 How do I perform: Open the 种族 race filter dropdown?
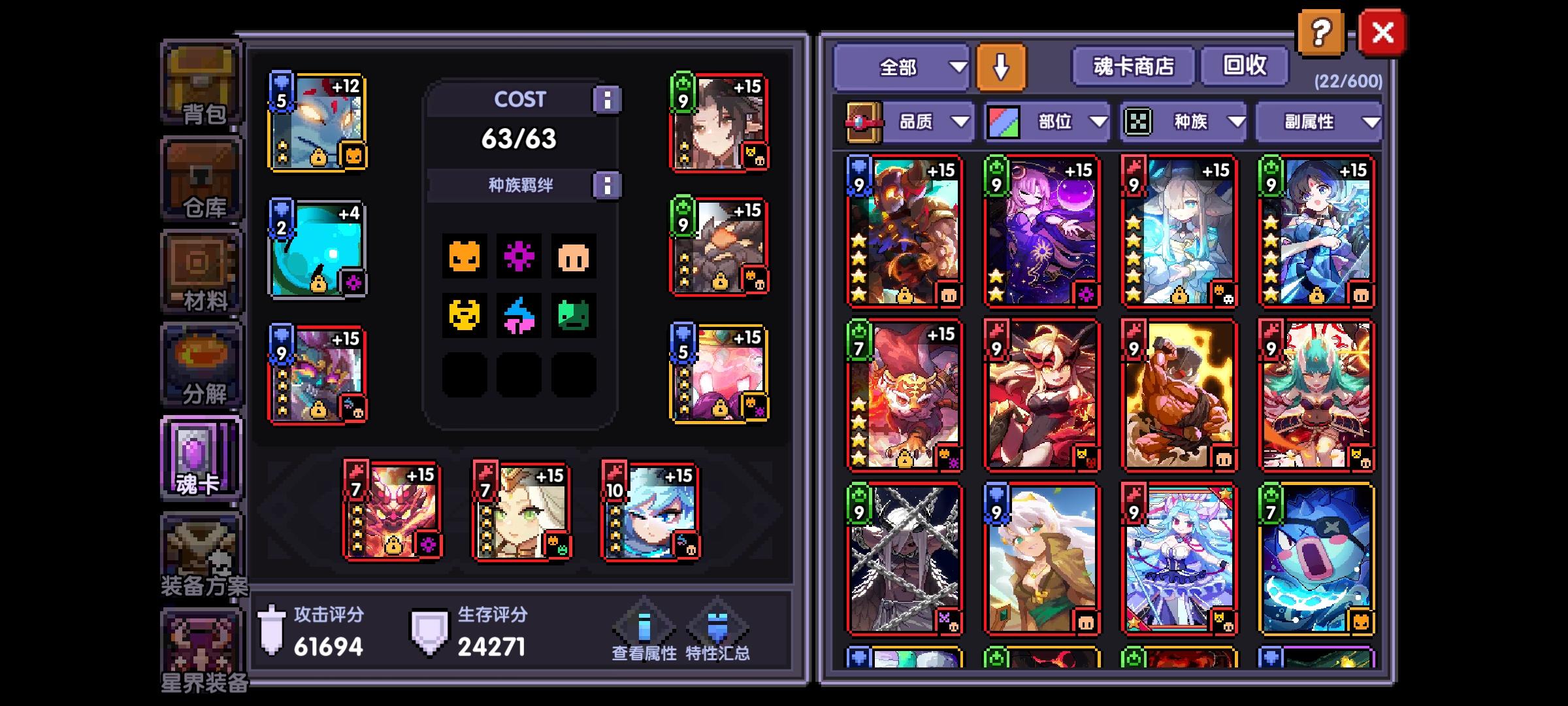(x=1189, y=122)
